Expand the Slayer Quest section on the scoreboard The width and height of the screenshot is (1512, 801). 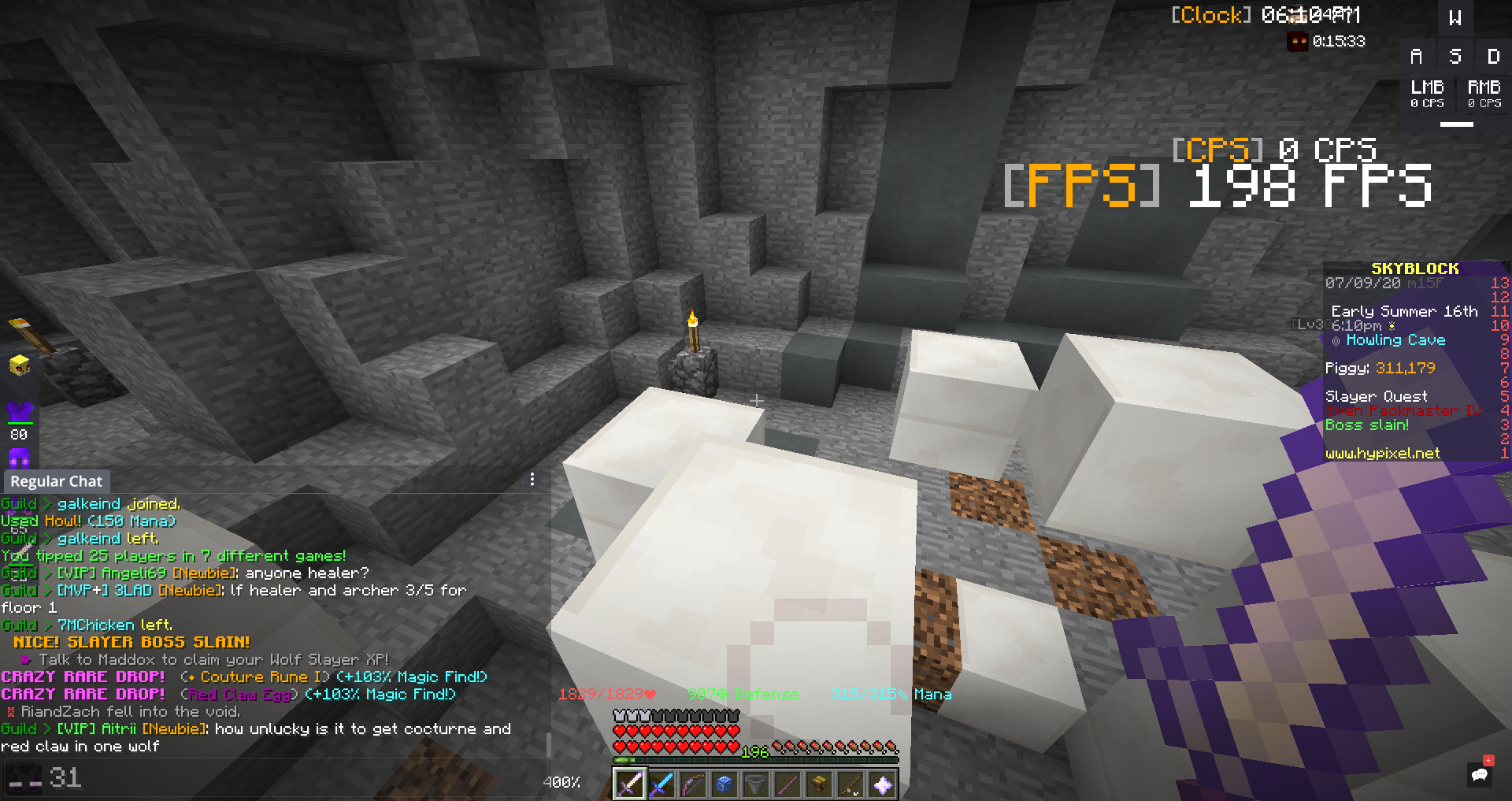click(x=1377, y=395)
